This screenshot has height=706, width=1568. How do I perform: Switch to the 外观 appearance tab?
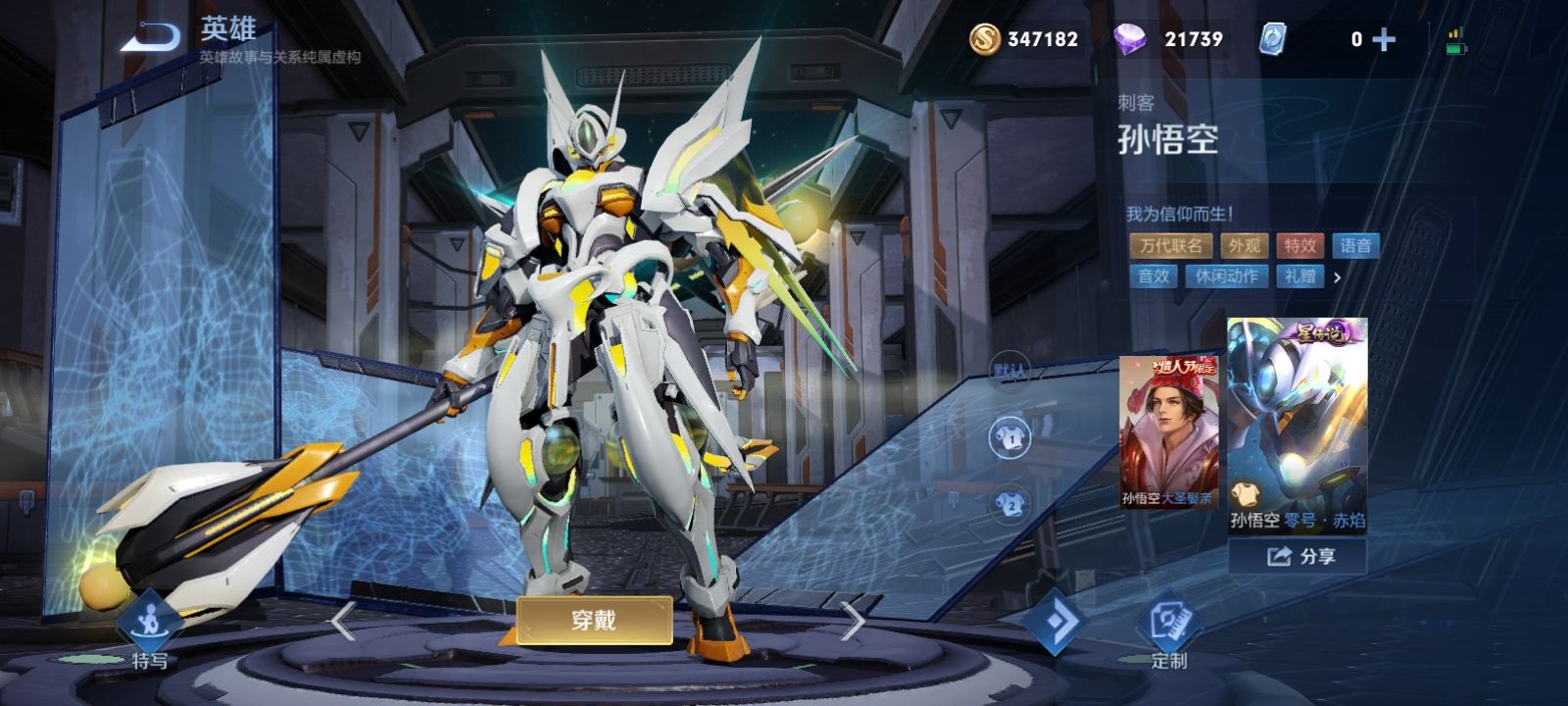1247,246
